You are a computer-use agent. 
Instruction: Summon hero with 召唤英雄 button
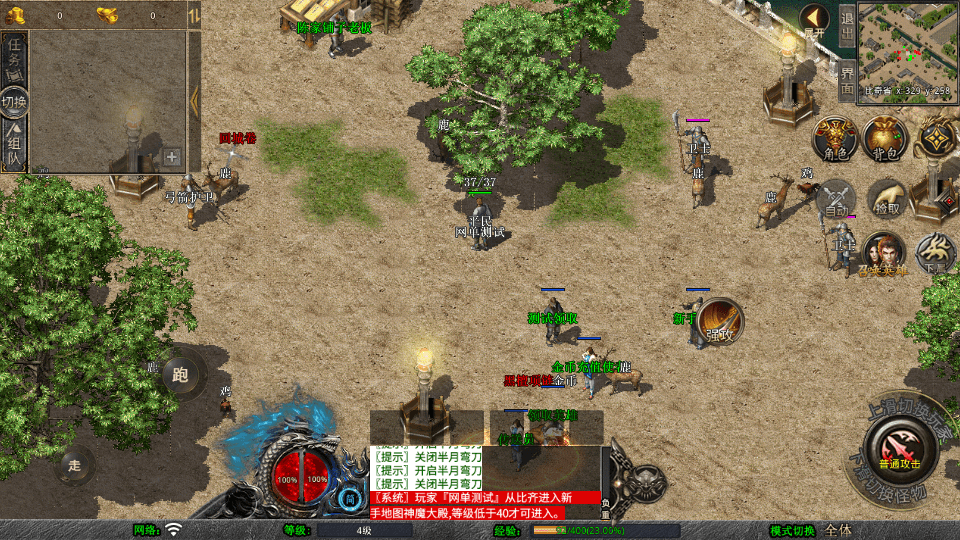point(884,253)
